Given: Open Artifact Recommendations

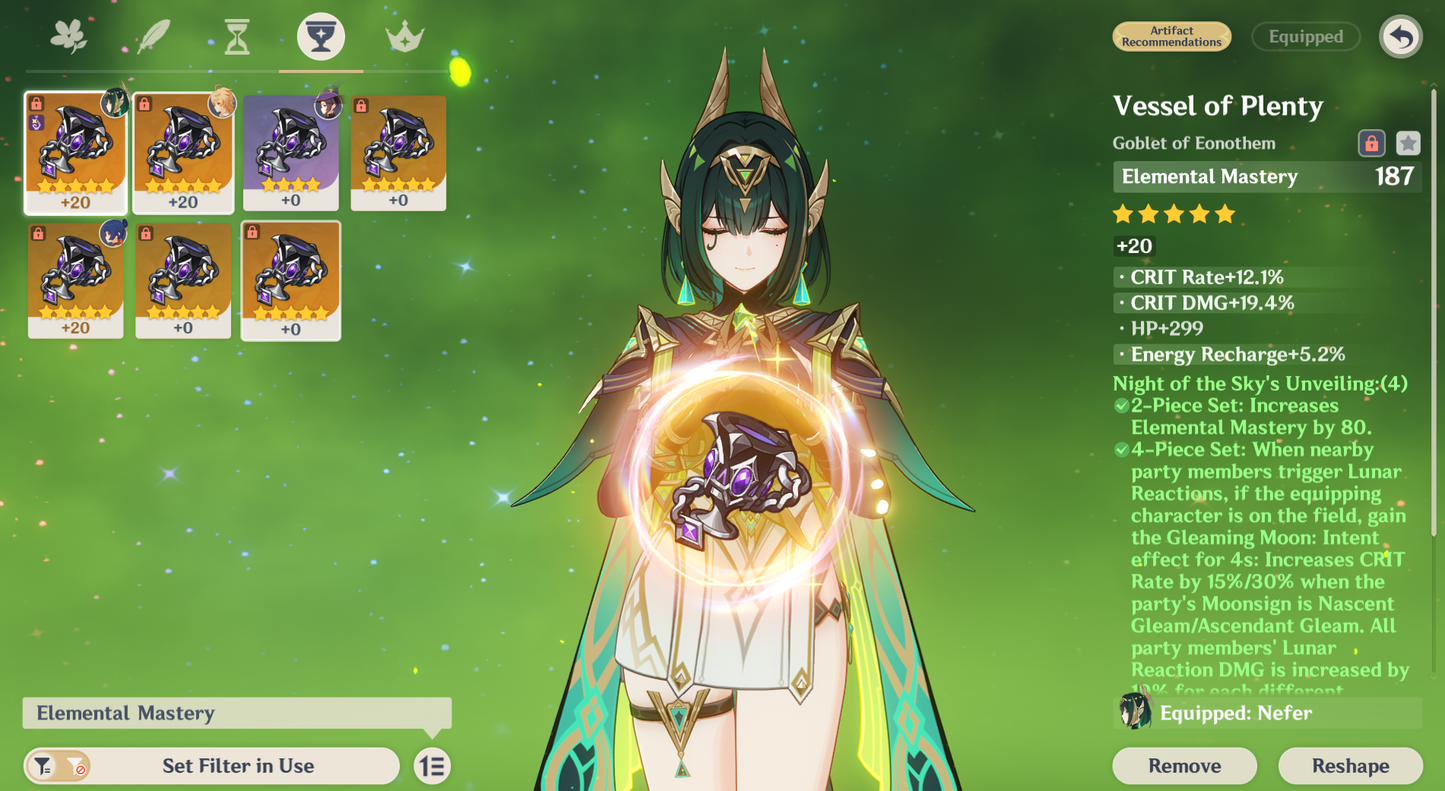Looking at the screenshot, I should 1171,36.
